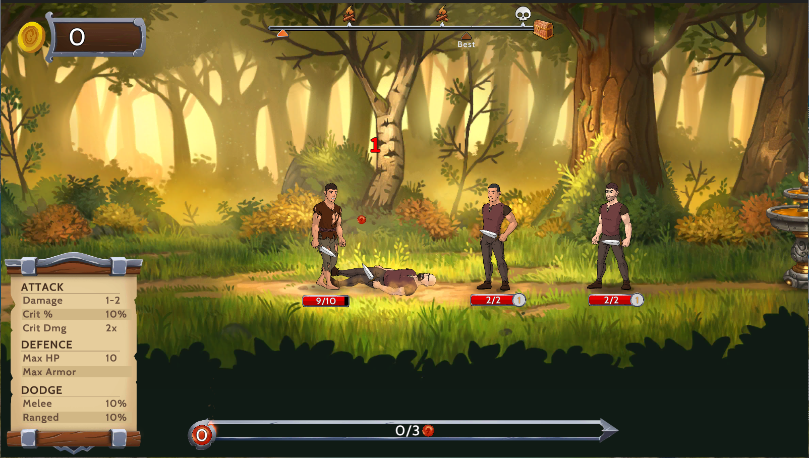
Task: Select the treasure chest at the track's end
Action: pyautogui.click(x=544, y=28)
